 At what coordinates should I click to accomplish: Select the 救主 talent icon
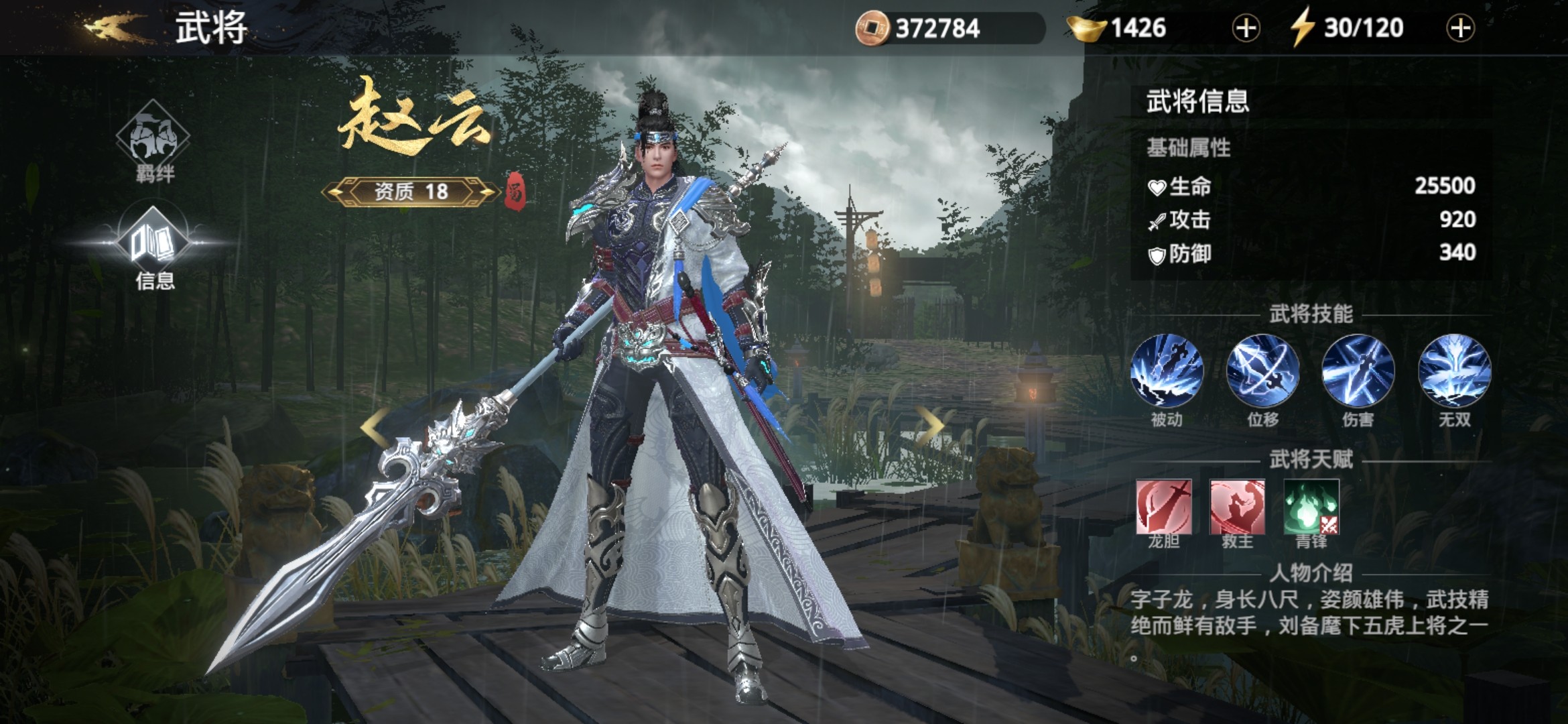[1237, 507]
